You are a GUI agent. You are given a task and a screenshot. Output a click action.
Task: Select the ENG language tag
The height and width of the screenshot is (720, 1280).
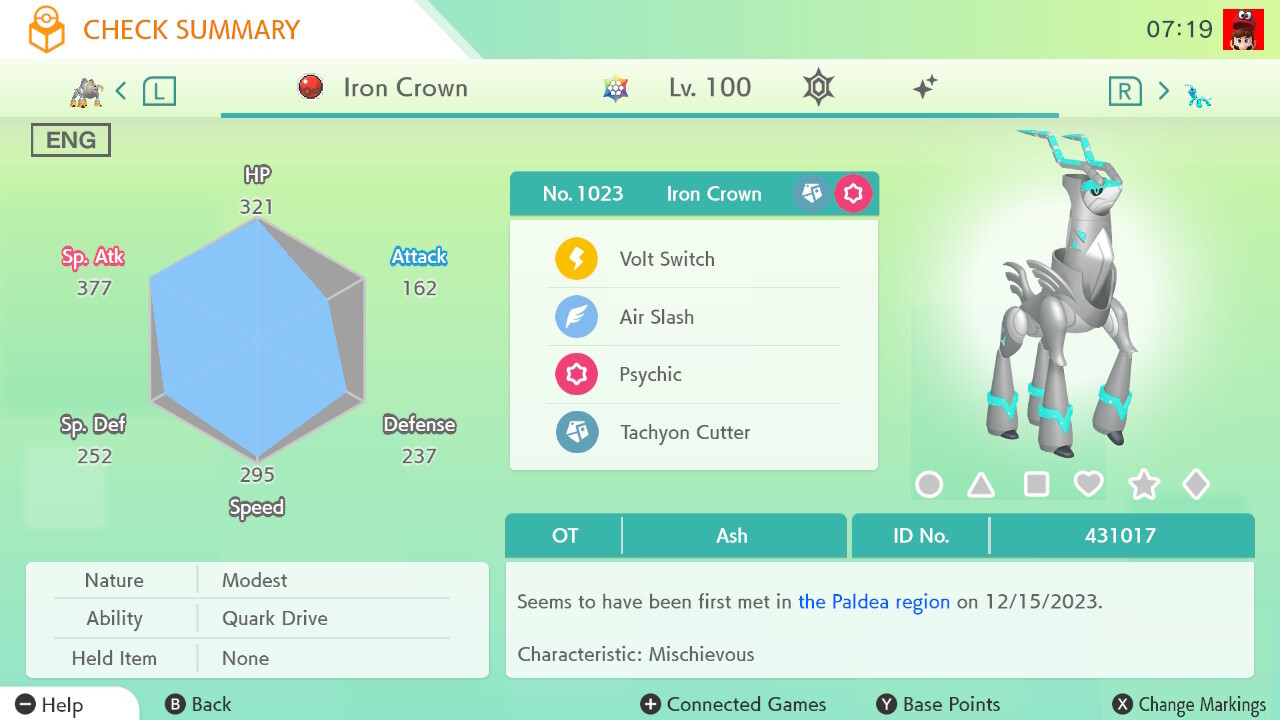[71, 140]
